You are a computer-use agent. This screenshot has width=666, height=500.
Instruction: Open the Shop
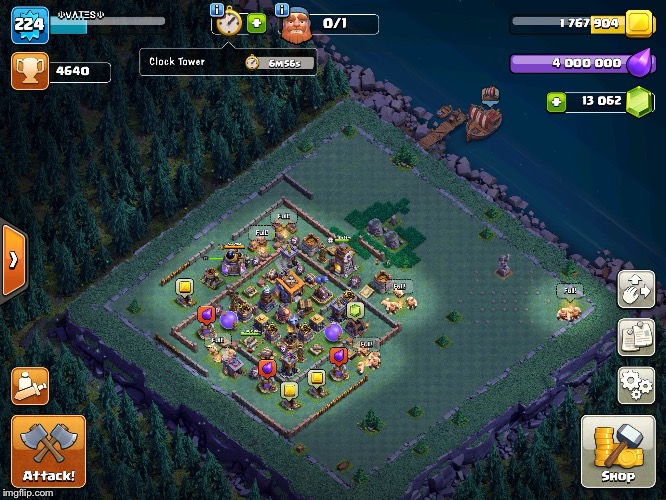click(619, 451)
